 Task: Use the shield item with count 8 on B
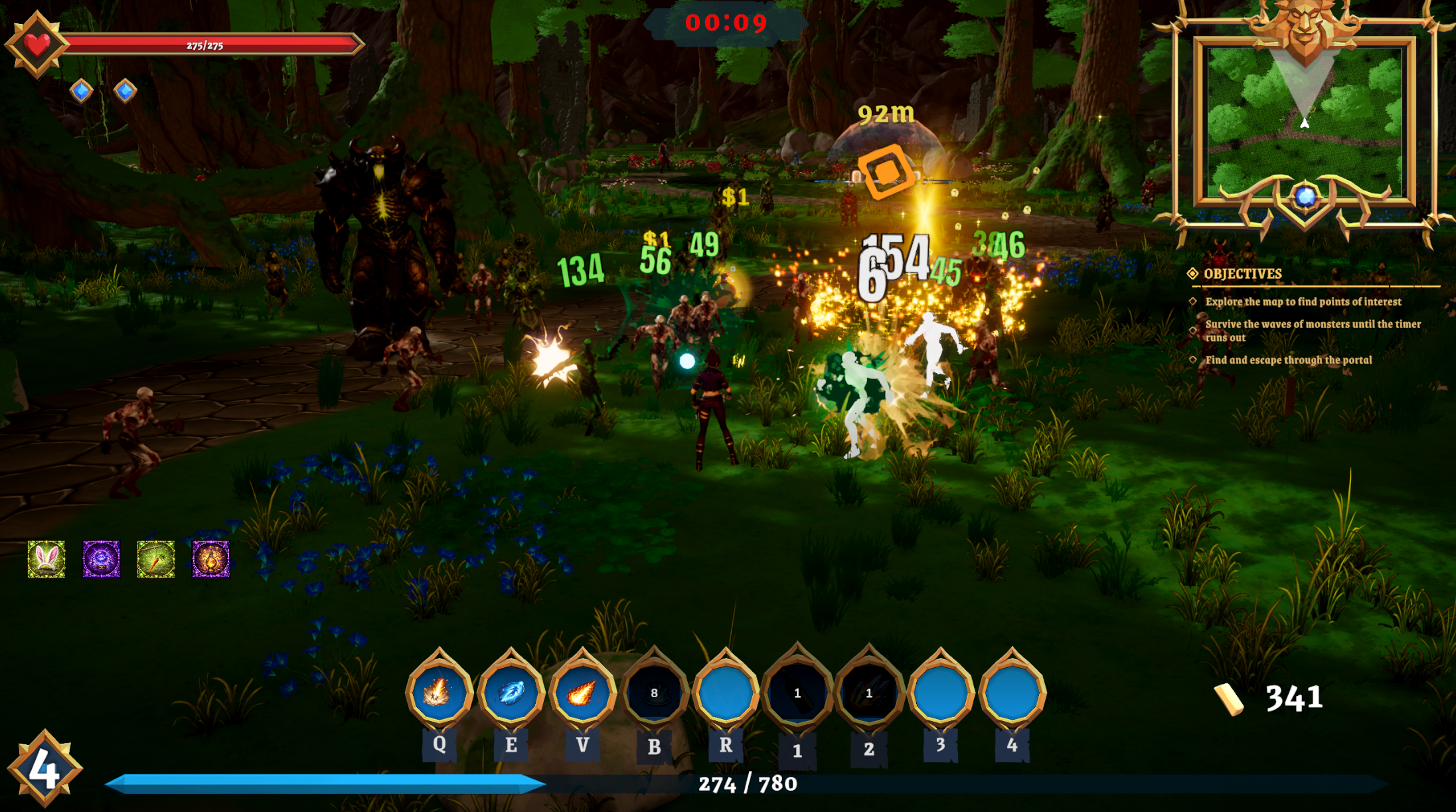654,692
